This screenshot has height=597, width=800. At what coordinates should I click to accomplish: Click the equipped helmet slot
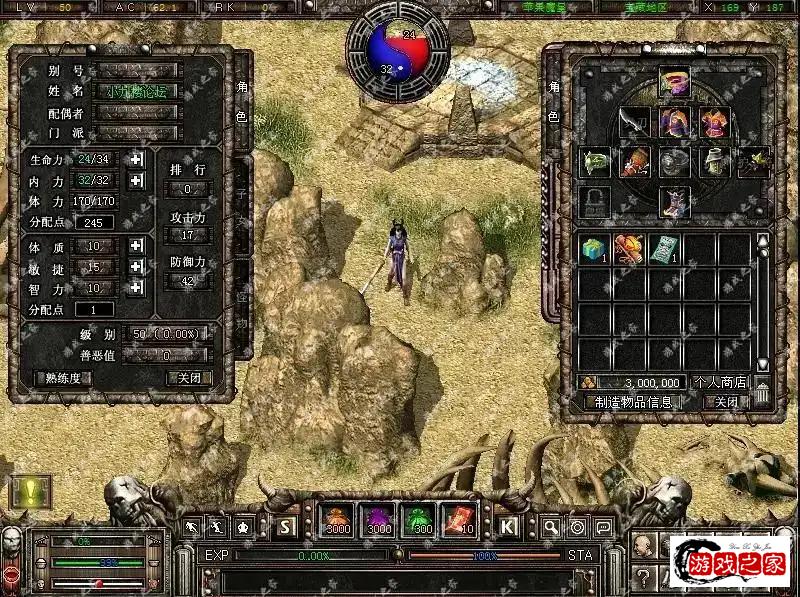tap(674, 80)
